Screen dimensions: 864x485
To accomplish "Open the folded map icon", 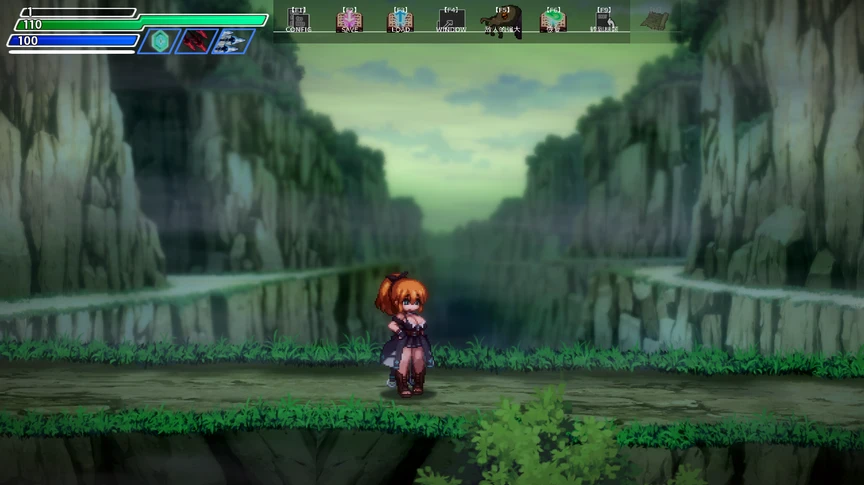I will coord(655,19).
